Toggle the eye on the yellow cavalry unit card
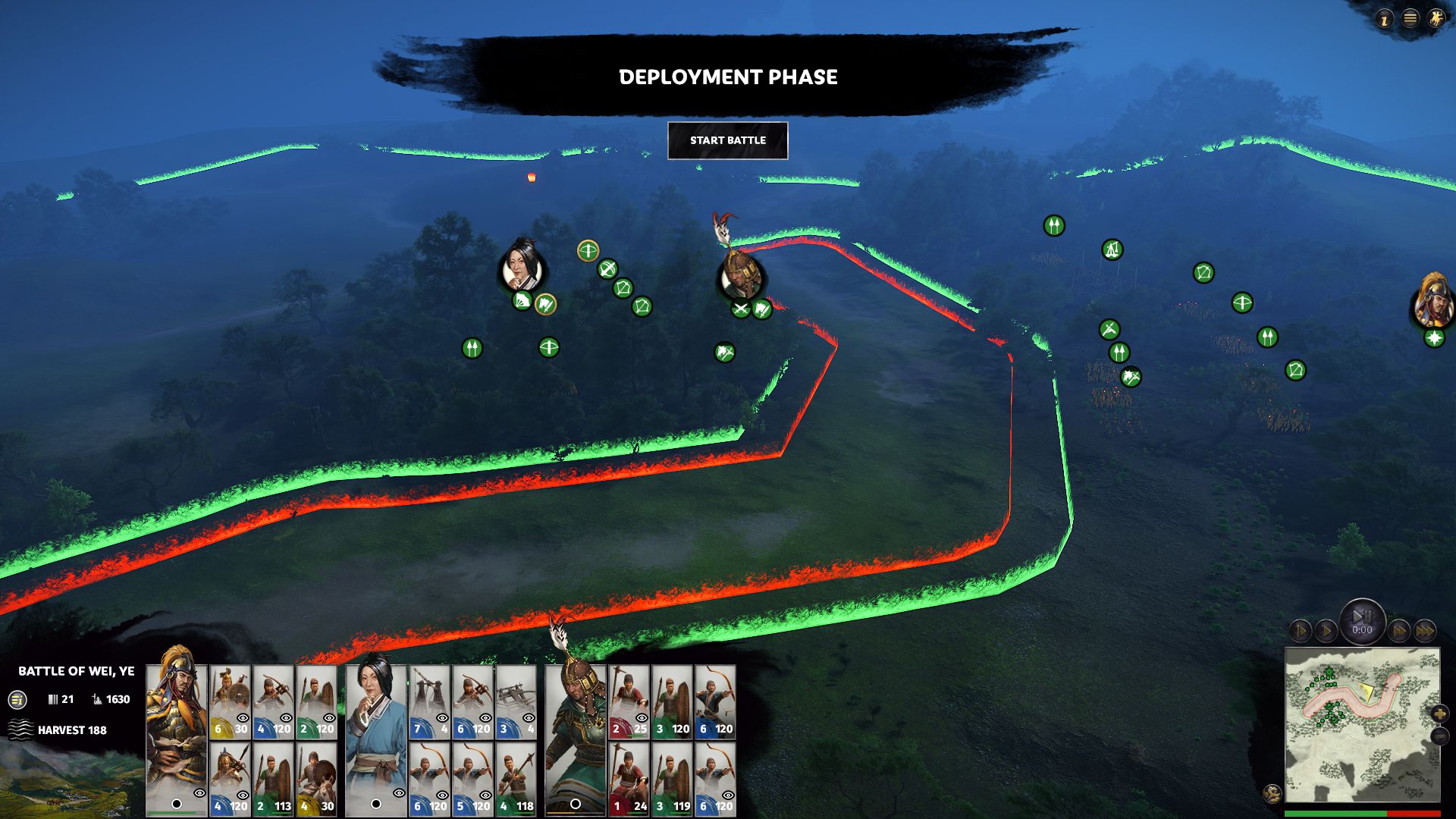The height and width of the screenshot is (819, 1456). coord(242,718)
